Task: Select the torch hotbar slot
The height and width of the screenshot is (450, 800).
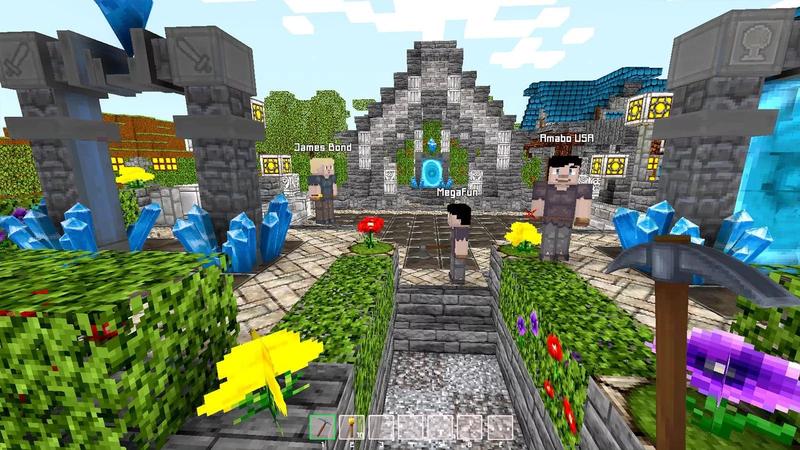Action: coord(352,428)
